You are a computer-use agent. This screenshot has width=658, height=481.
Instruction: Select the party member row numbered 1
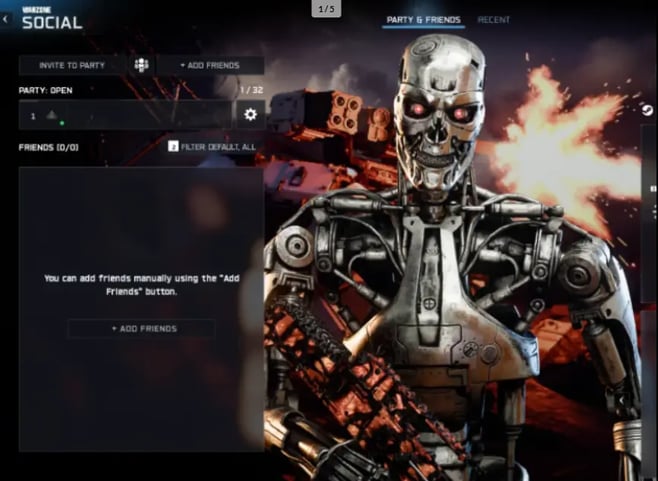(x=124, y=115)
